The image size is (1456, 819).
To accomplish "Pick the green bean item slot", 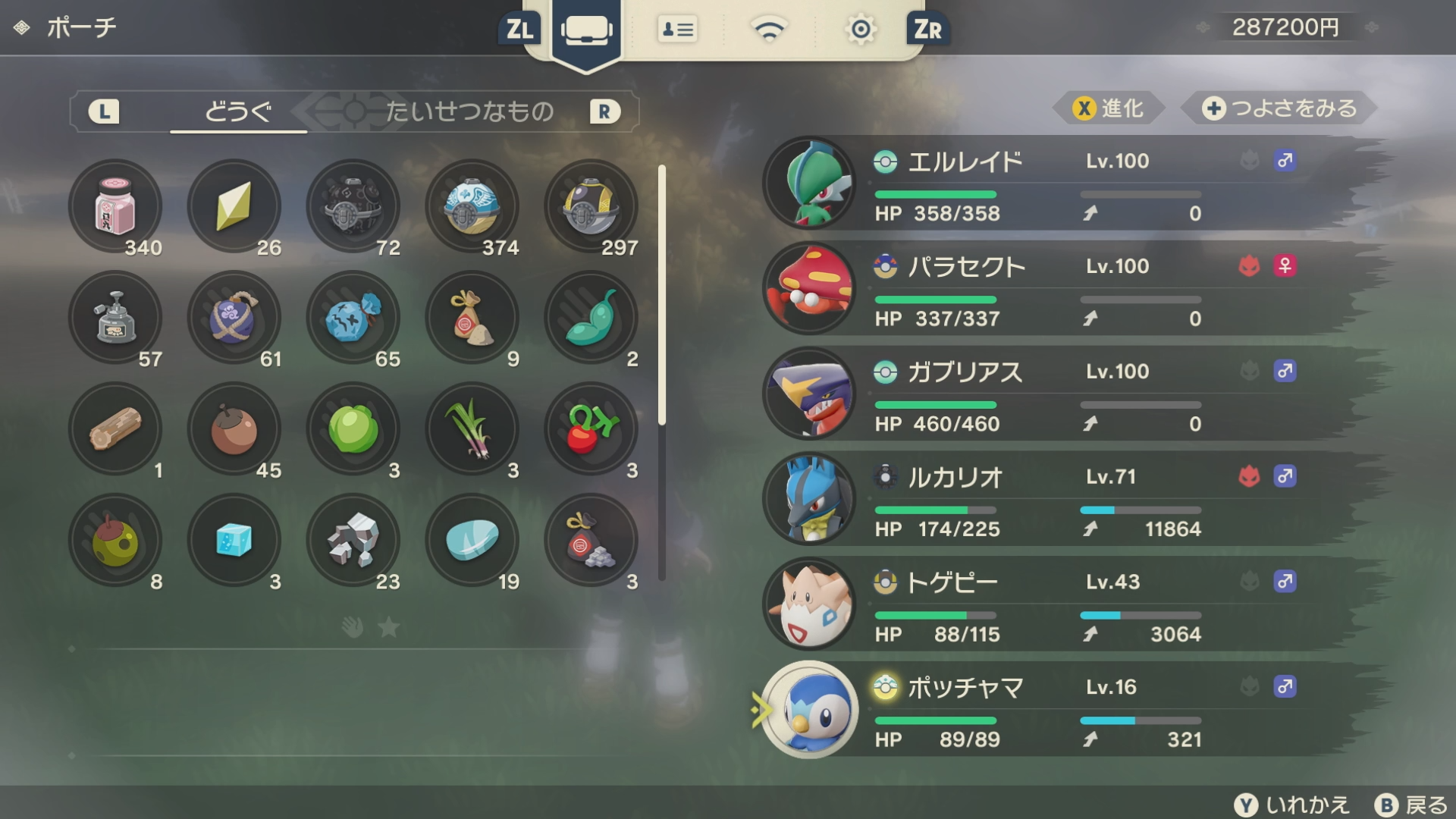I will tap(591, 318).
